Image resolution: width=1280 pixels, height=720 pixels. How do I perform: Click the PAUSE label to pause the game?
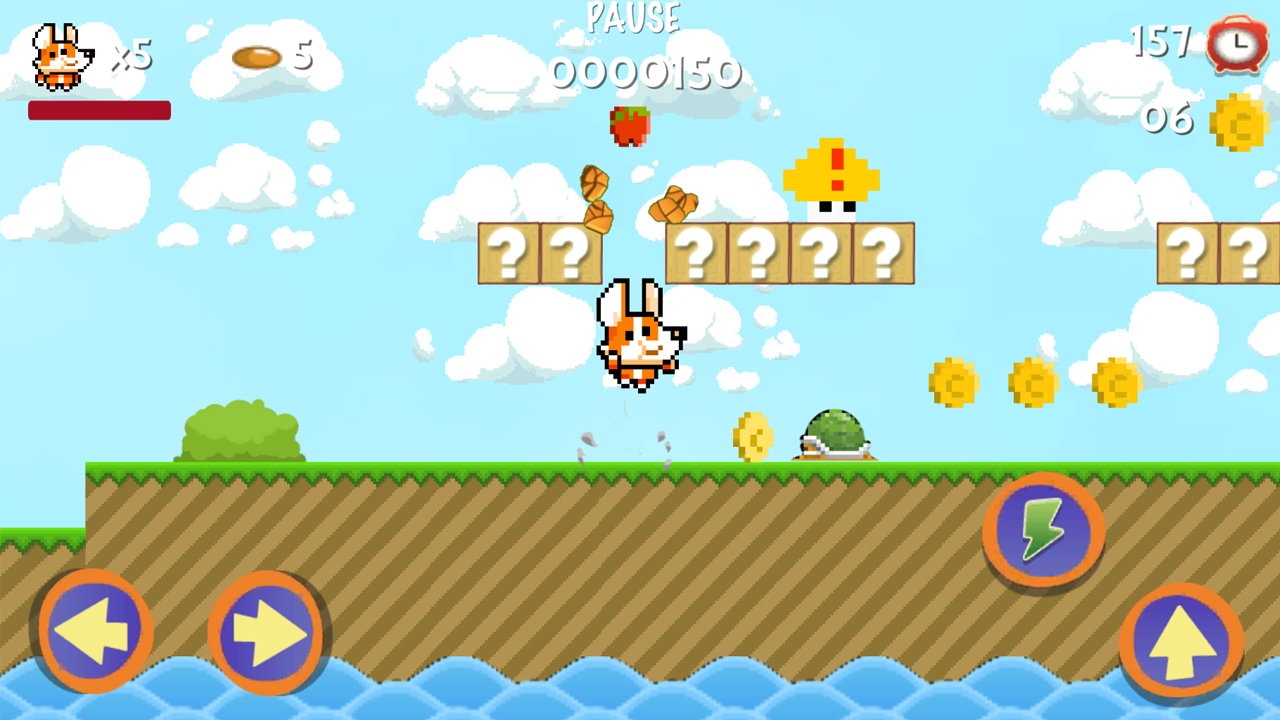pyautogui.click(x=633, y=18)
